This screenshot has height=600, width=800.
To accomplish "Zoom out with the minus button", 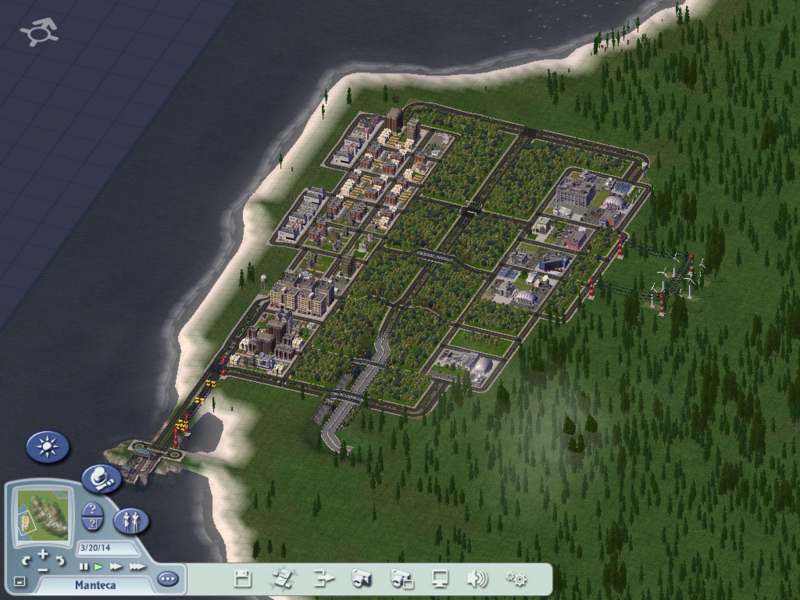I will click(43, 569).
